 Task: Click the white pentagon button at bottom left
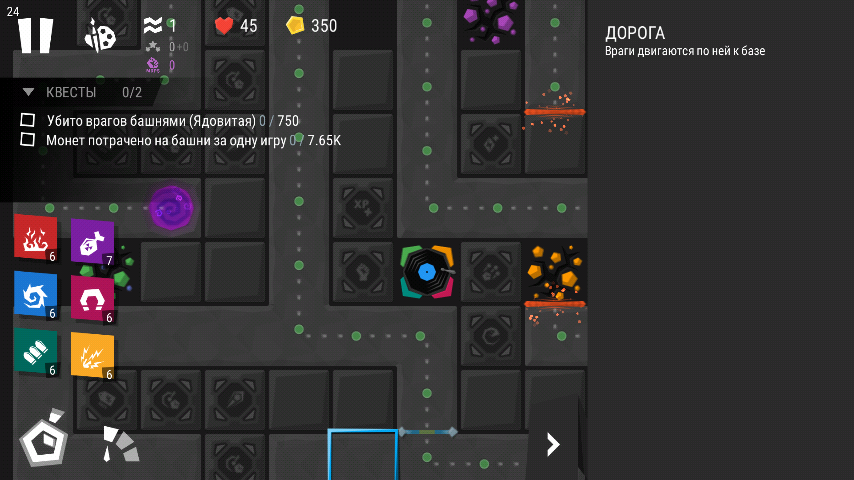44,440
